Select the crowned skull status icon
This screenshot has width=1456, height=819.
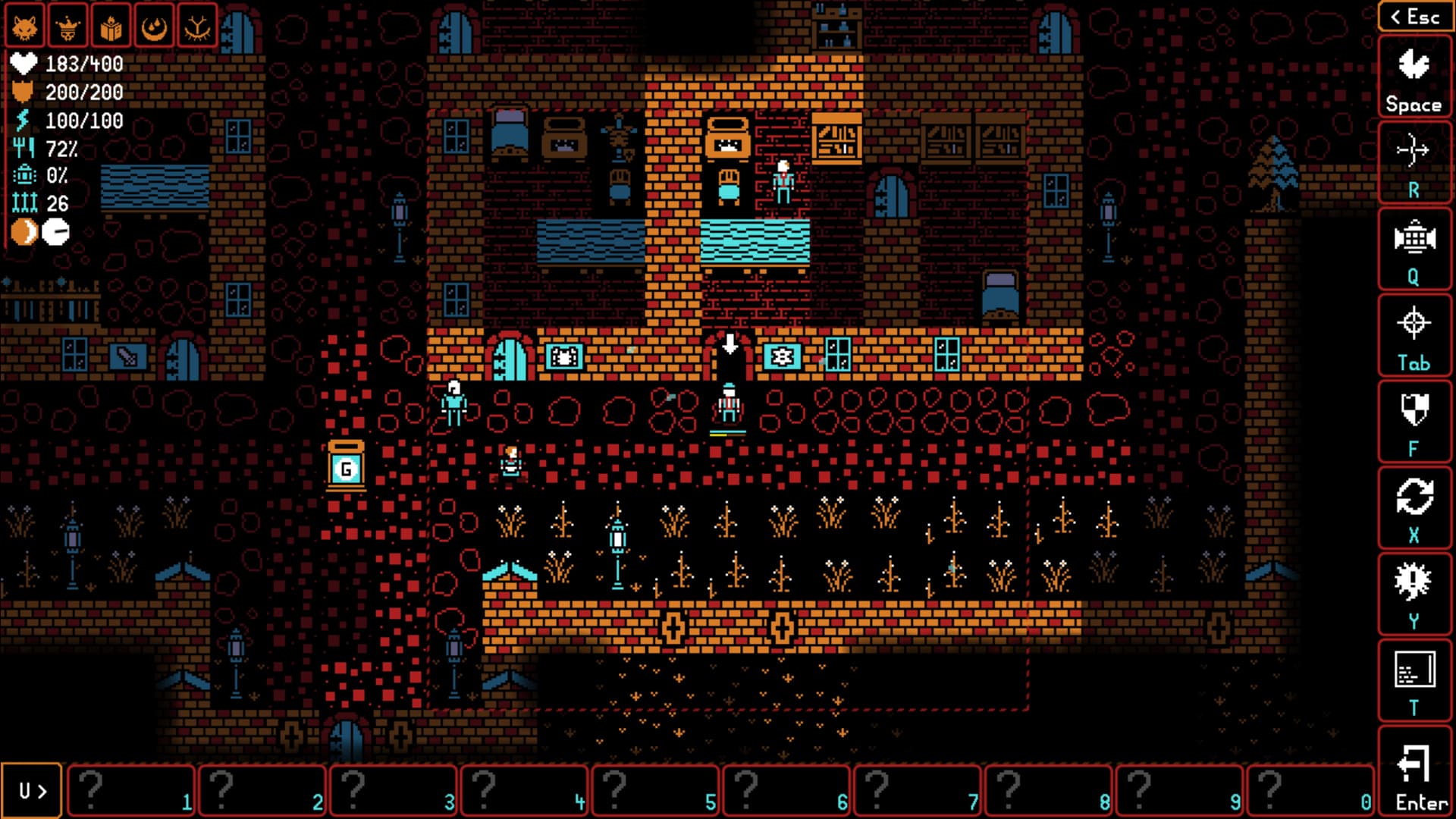[x=68, y=27]
